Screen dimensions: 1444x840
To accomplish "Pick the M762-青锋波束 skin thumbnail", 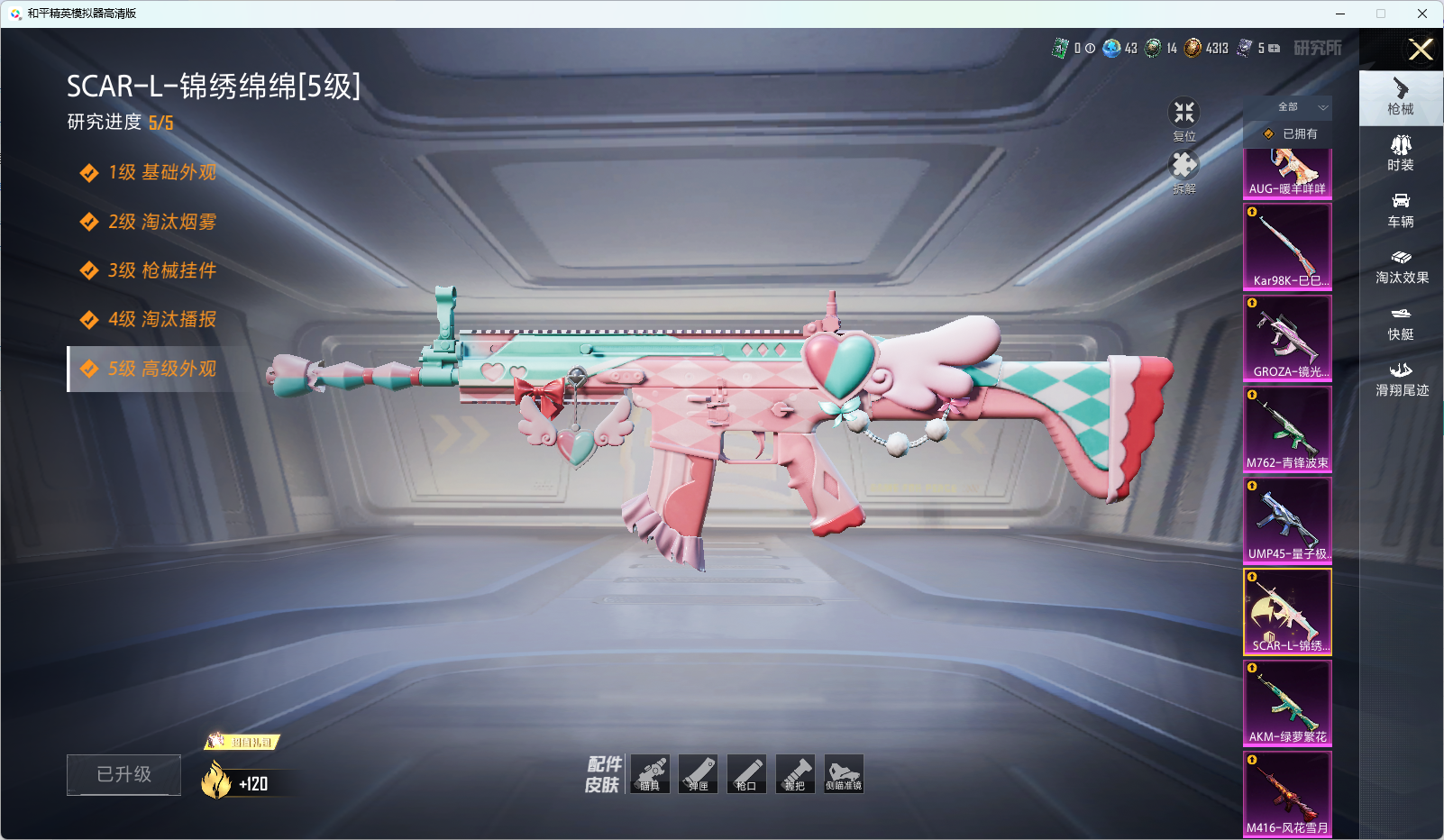I will pos(1287,429).
